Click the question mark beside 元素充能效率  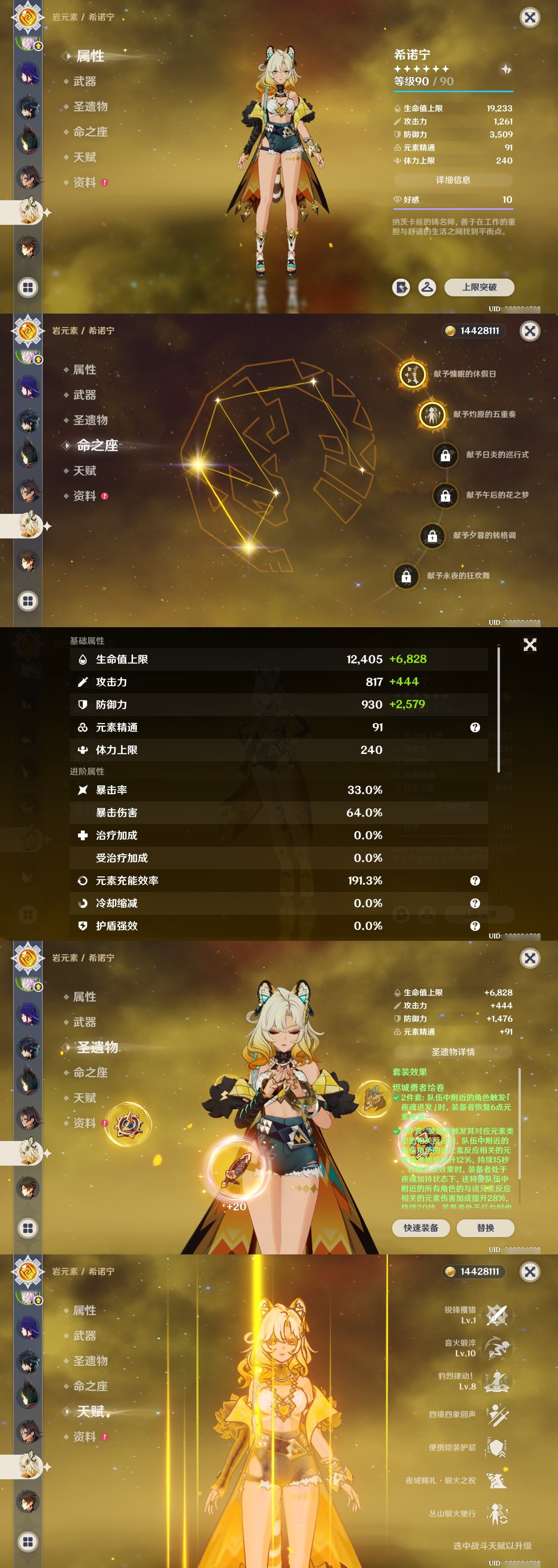(x=474, y=881)
